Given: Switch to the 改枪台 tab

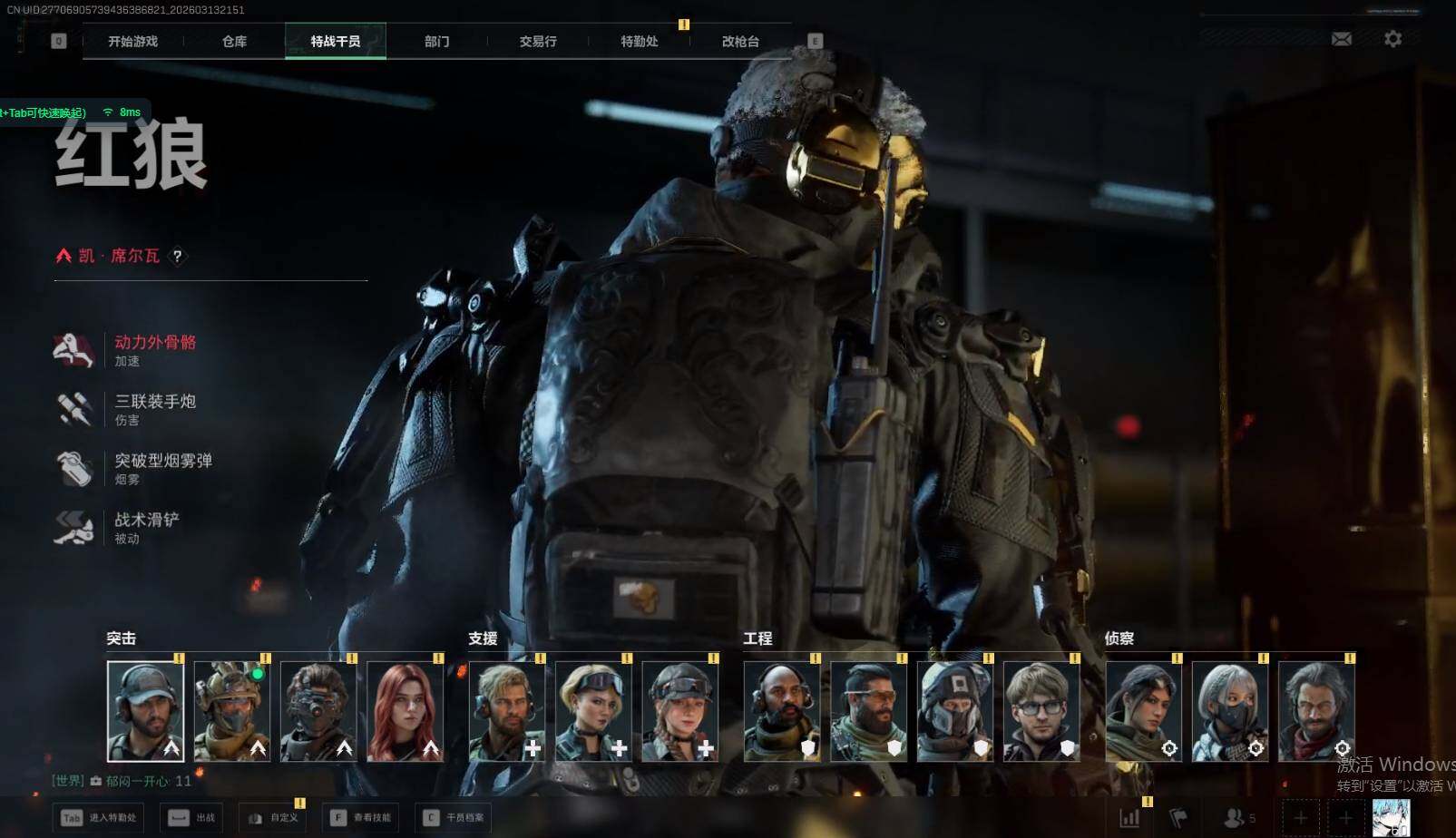Looking at the screenshot, I should [740, 42].
